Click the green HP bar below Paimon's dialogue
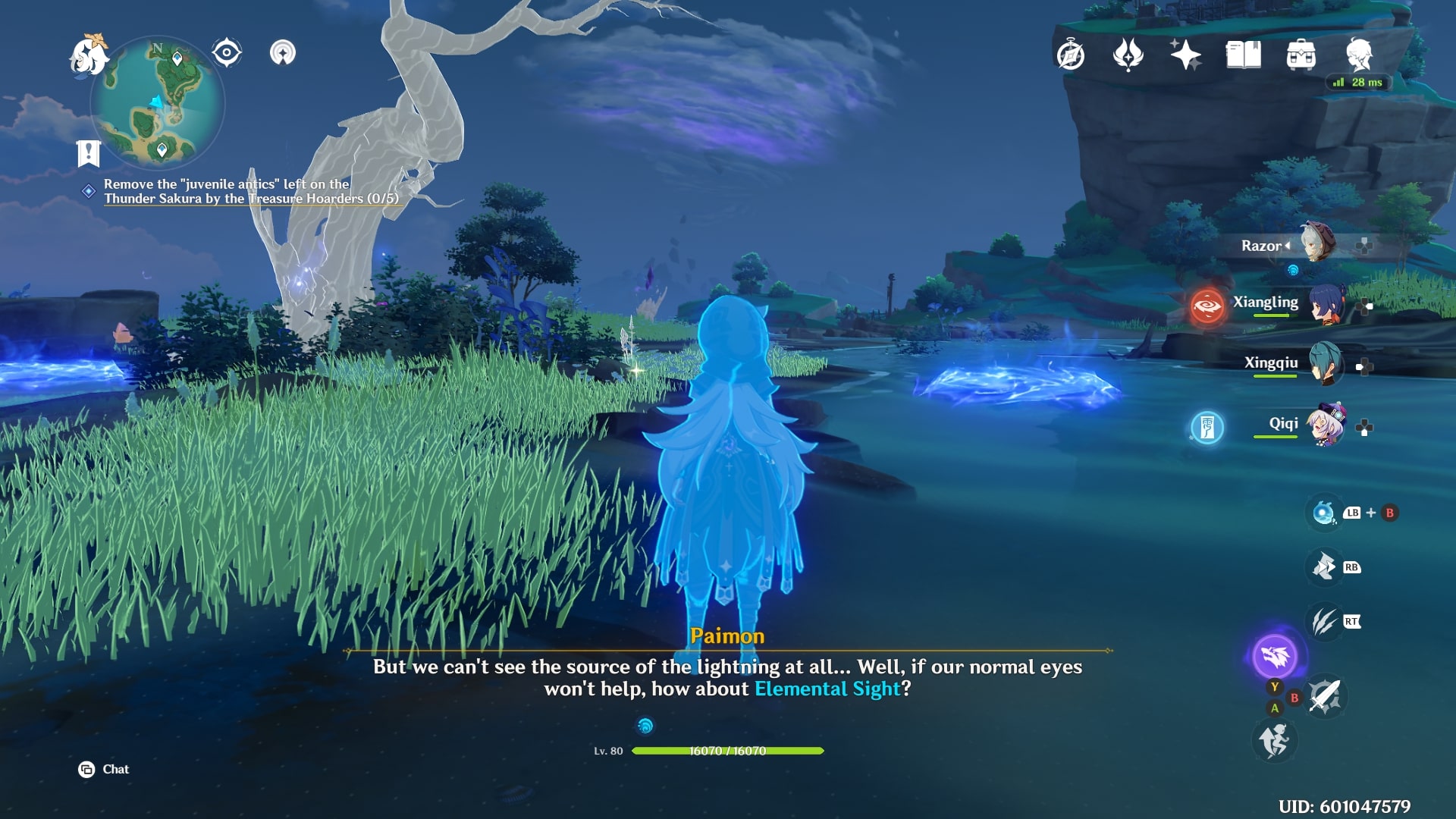 (728, 752)
